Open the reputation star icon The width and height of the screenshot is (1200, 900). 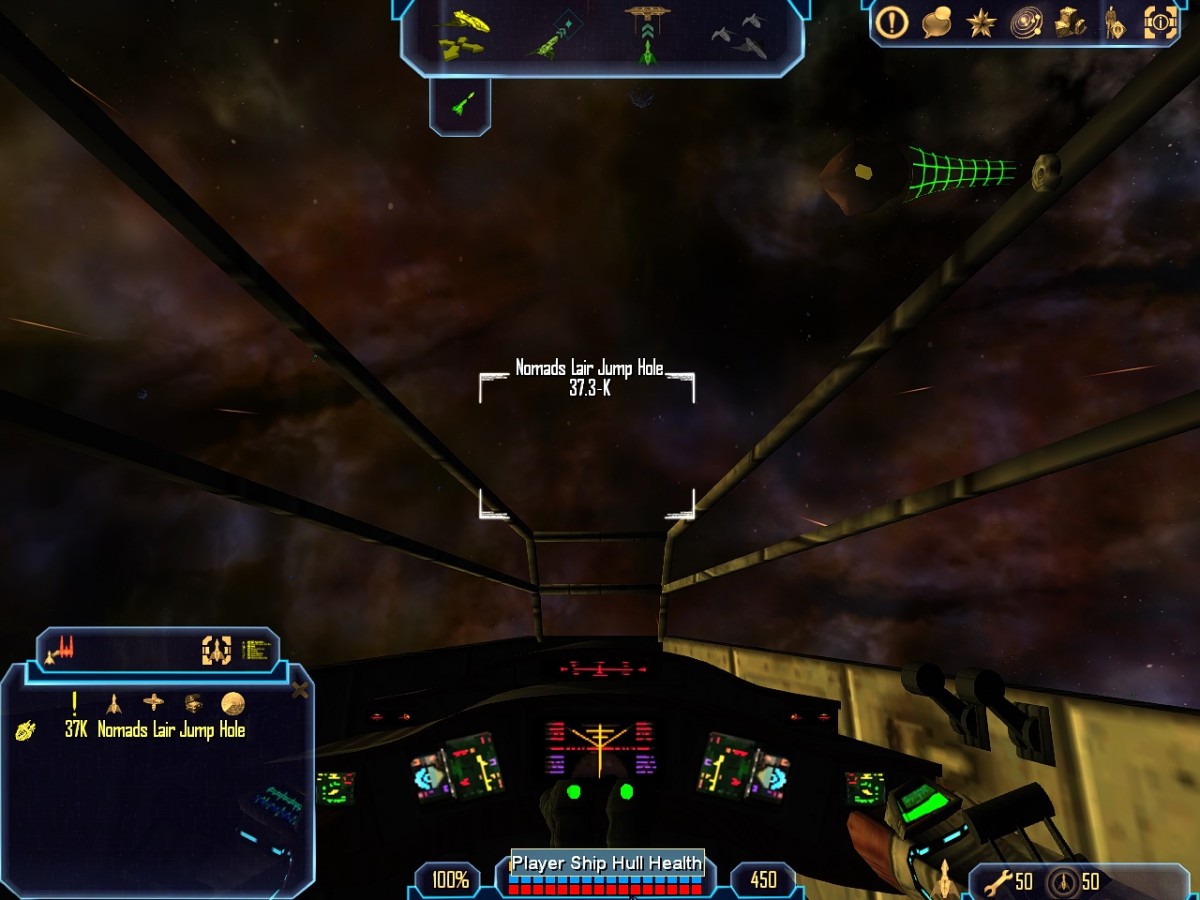coord(981,22)
